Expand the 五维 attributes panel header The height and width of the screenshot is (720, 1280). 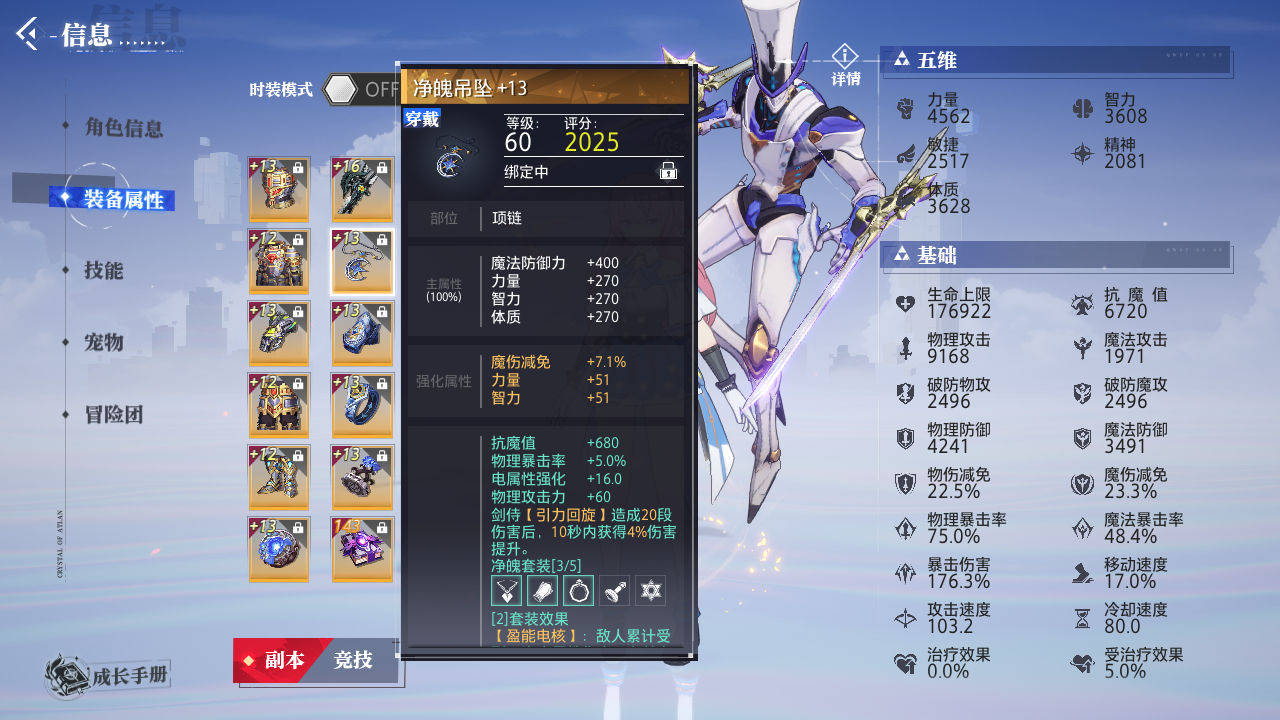point(1057,61)
